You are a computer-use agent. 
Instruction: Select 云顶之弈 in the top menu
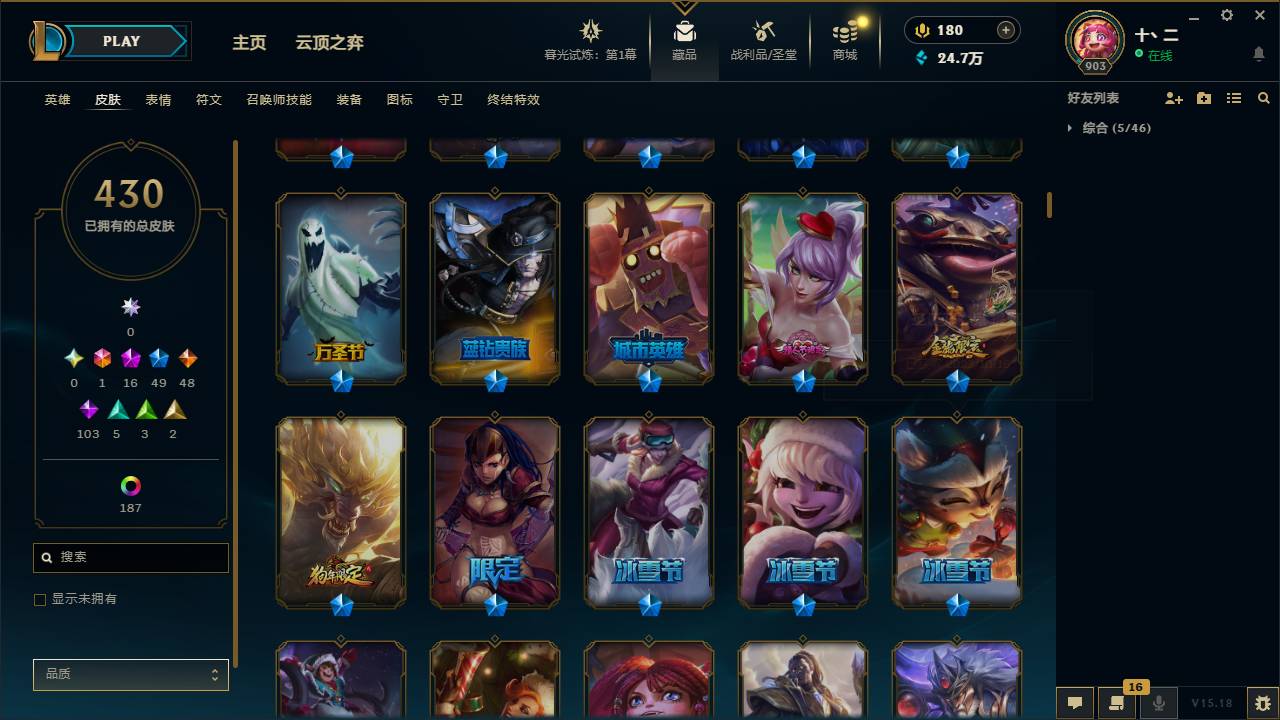tap(330, 43)
